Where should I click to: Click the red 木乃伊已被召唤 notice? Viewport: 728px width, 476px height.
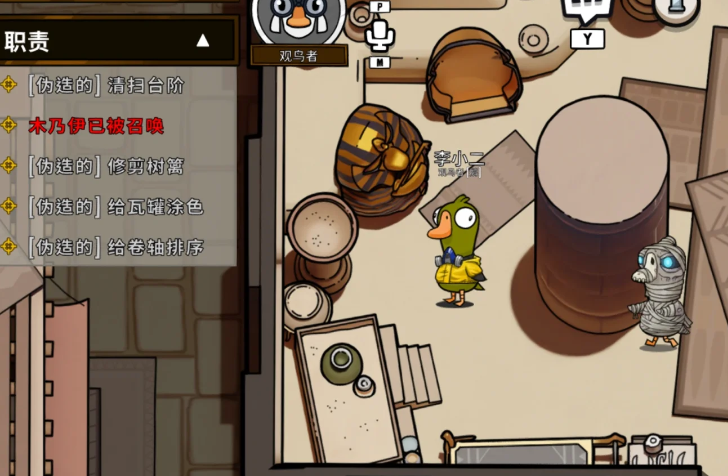pyautogui.click(x=96, y=126)
